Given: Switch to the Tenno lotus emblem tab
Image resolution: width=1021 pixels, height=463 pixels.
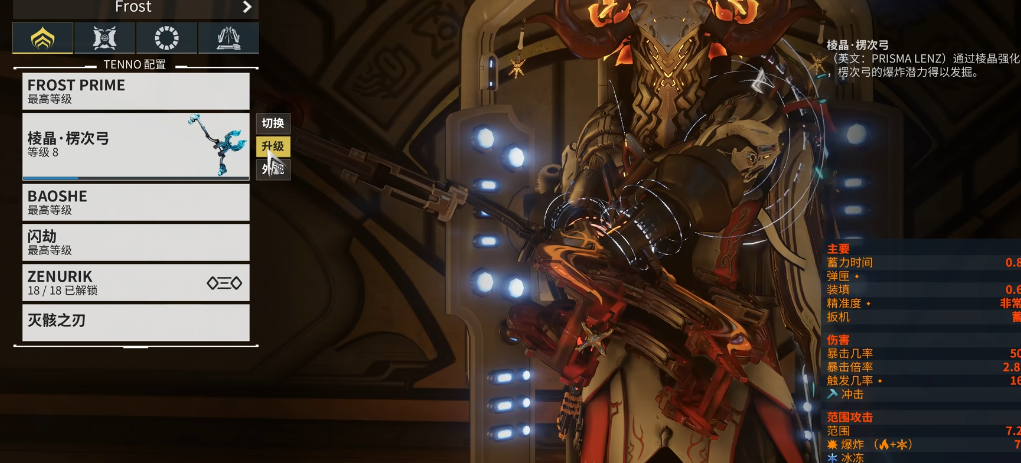Looking at the screenshot, I should 42,38.
